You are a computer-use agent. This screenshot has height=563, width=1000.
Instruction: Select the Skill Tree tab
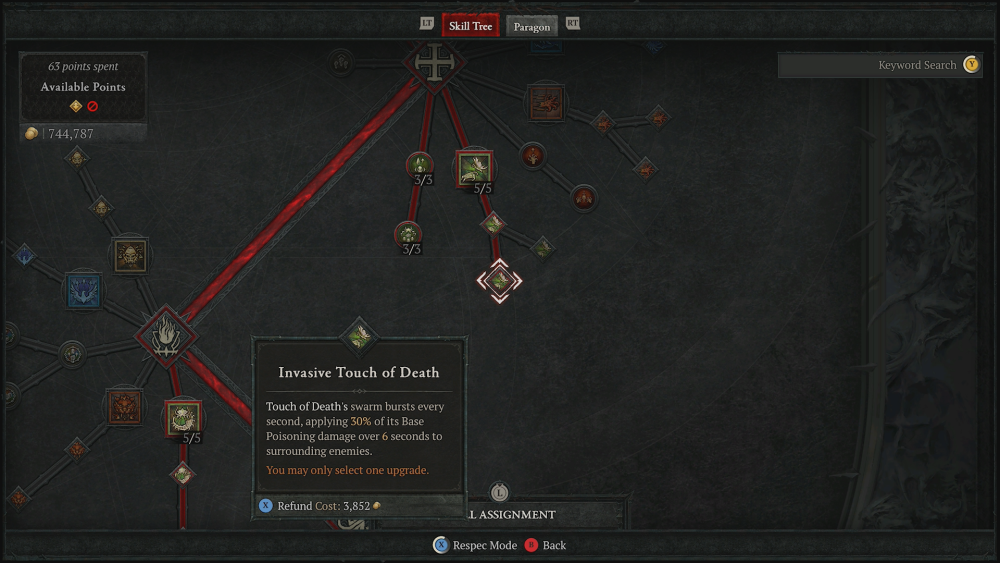pos(470,25)
